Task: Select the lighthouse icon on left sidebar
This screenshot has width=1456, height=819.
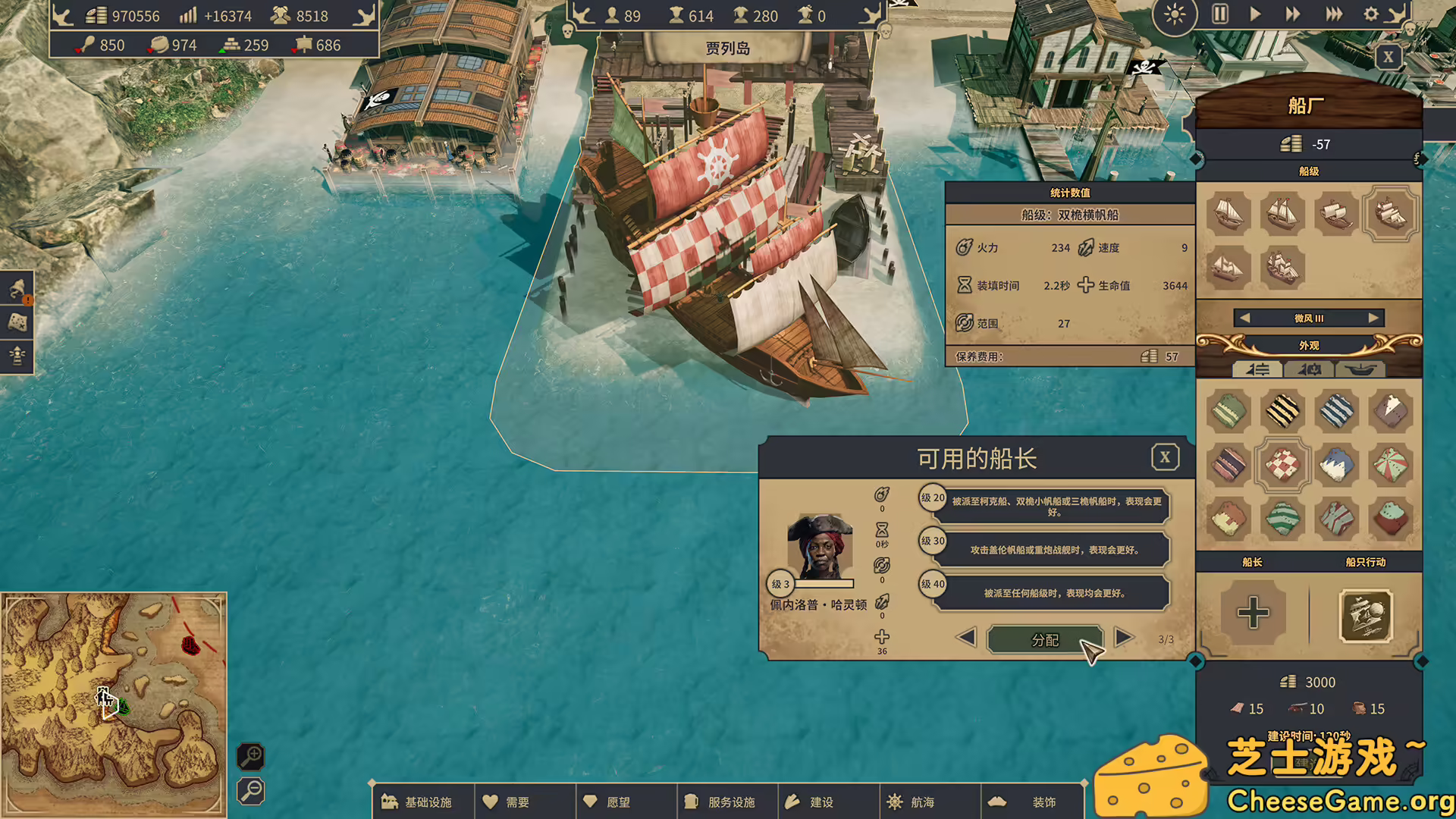Action: (17, 354)
